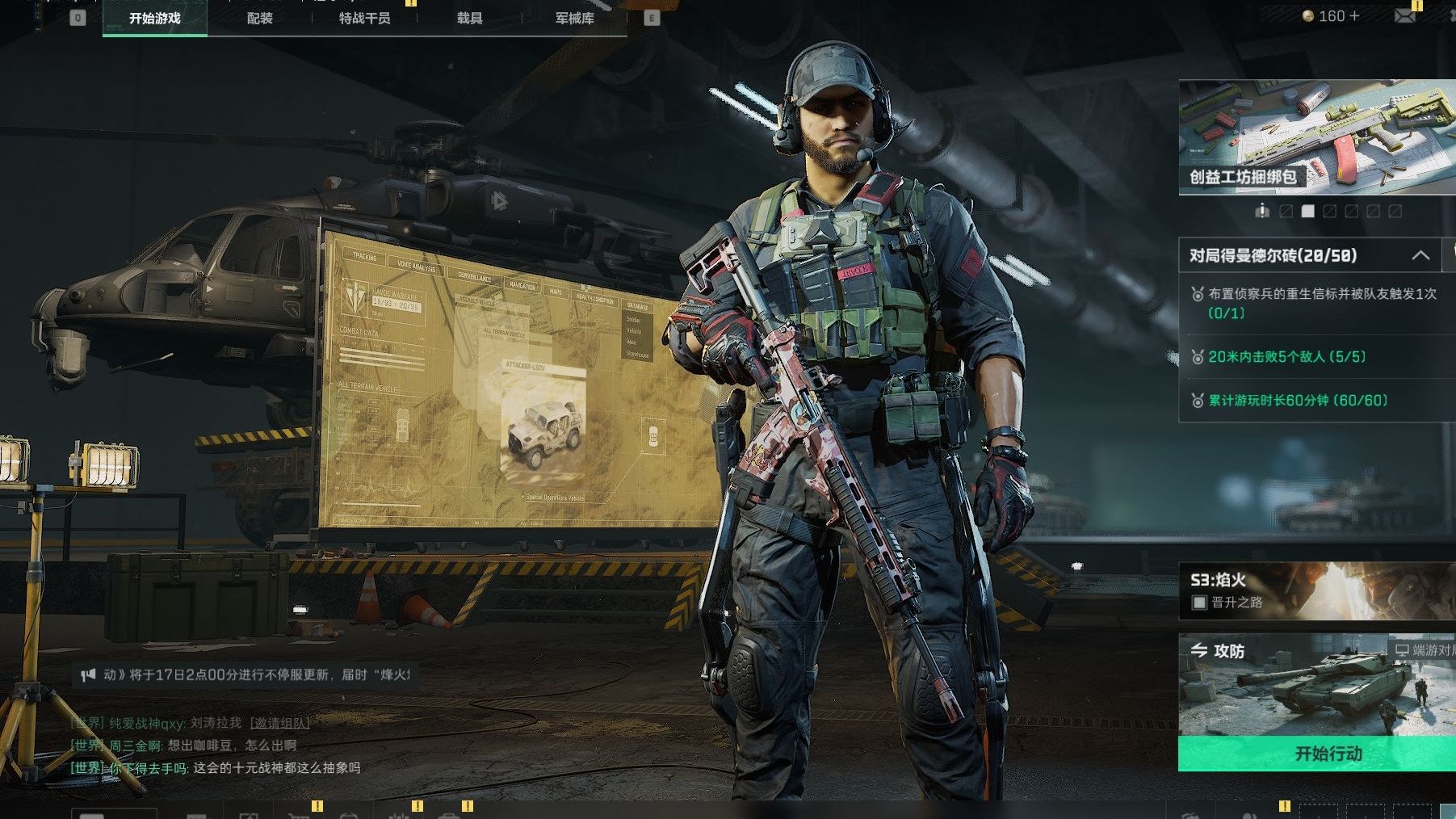This screenshot has height=819, width=1456.
Task: Open the 军械库 armory tab
Action: tap(574, 19)
